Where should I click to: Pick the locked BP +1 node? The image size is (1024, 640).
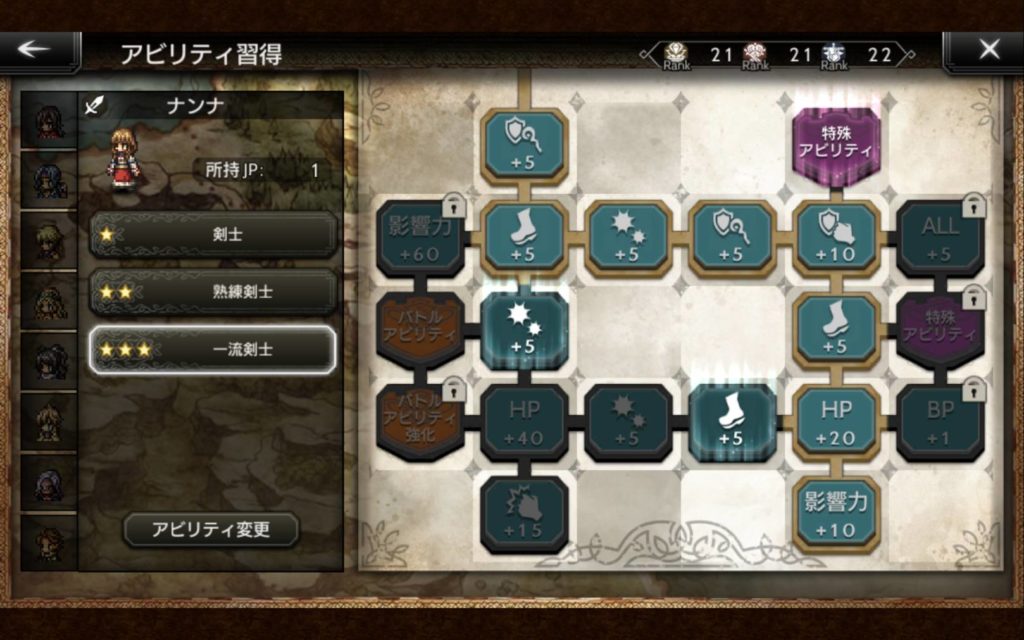coord(940,422)
